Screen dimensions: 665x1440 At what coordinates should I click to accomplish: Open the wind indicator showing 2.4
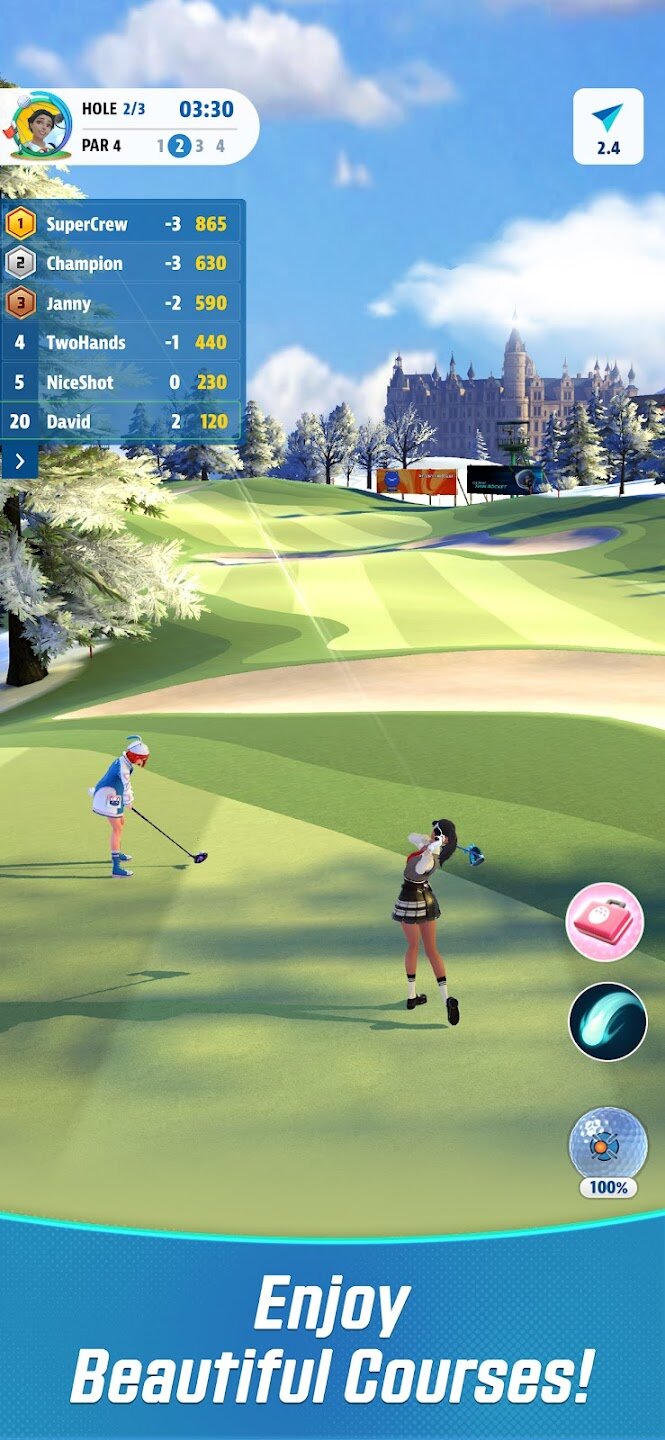pos(608,126)
